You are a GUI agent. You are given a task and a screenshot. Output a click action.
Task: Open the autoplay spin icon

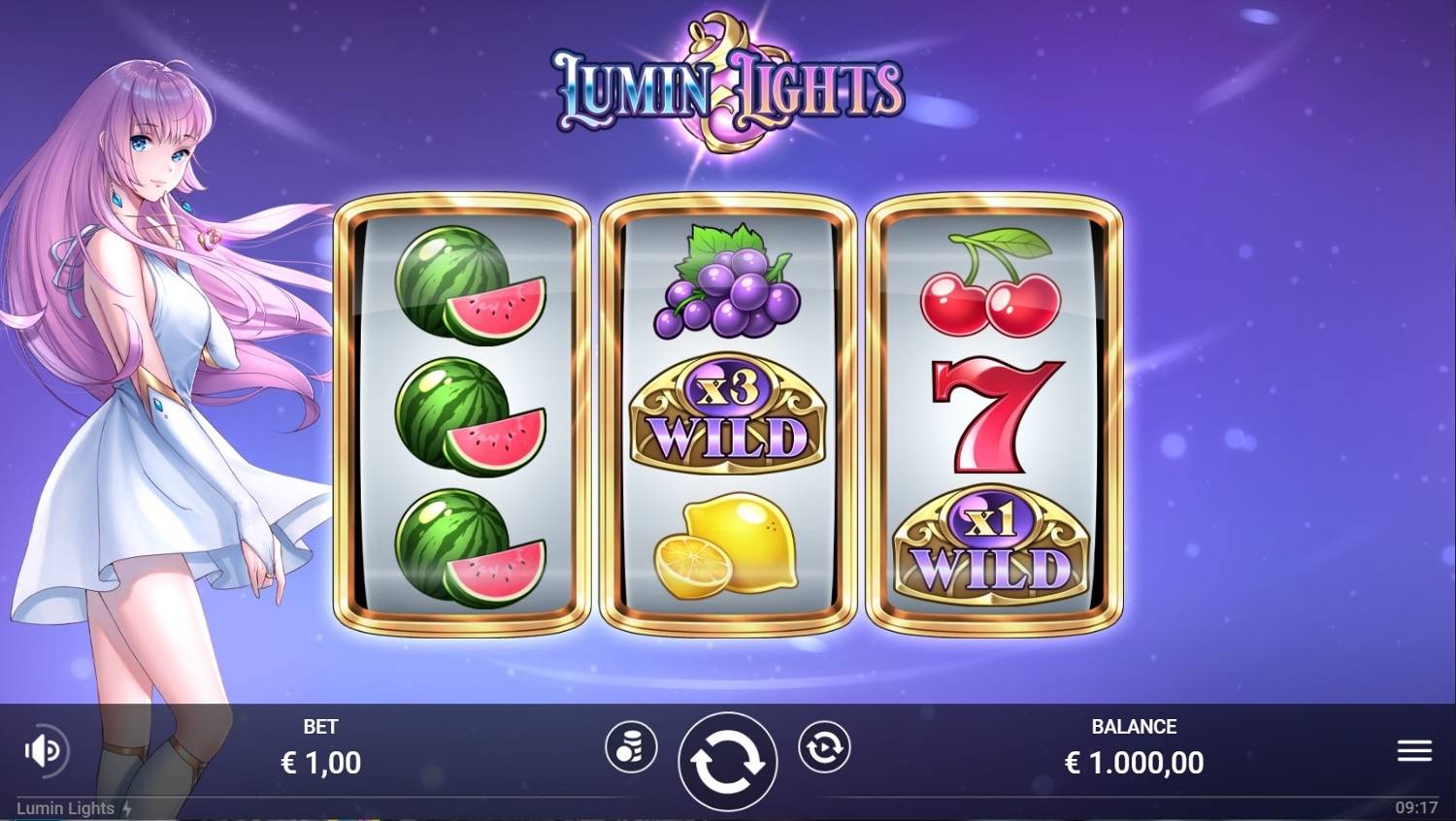tap(824, 748)
